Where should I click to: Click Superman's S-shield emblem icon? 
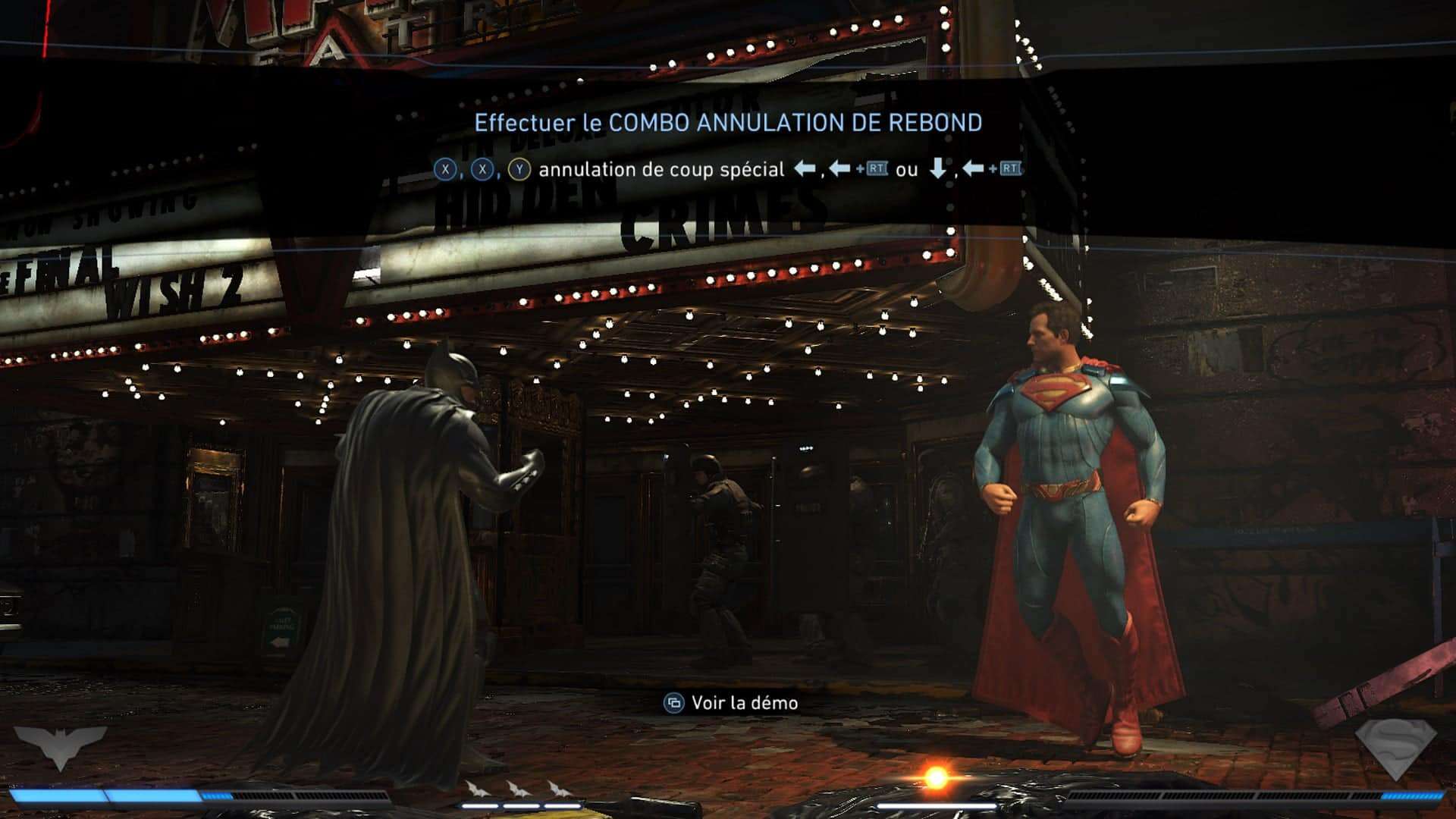point(1395,748)
